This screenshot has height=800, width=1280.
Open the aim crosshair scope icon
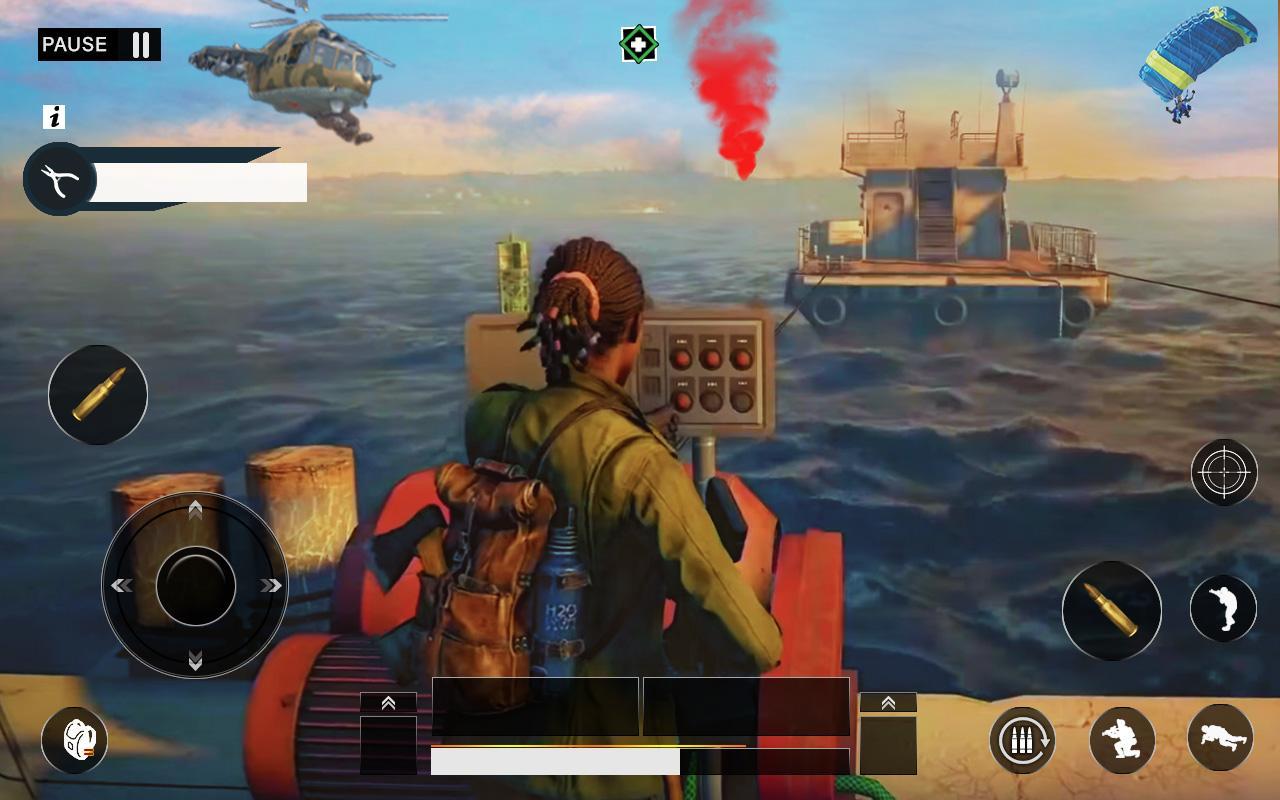pyautogui.click(x=1224, y=472)
